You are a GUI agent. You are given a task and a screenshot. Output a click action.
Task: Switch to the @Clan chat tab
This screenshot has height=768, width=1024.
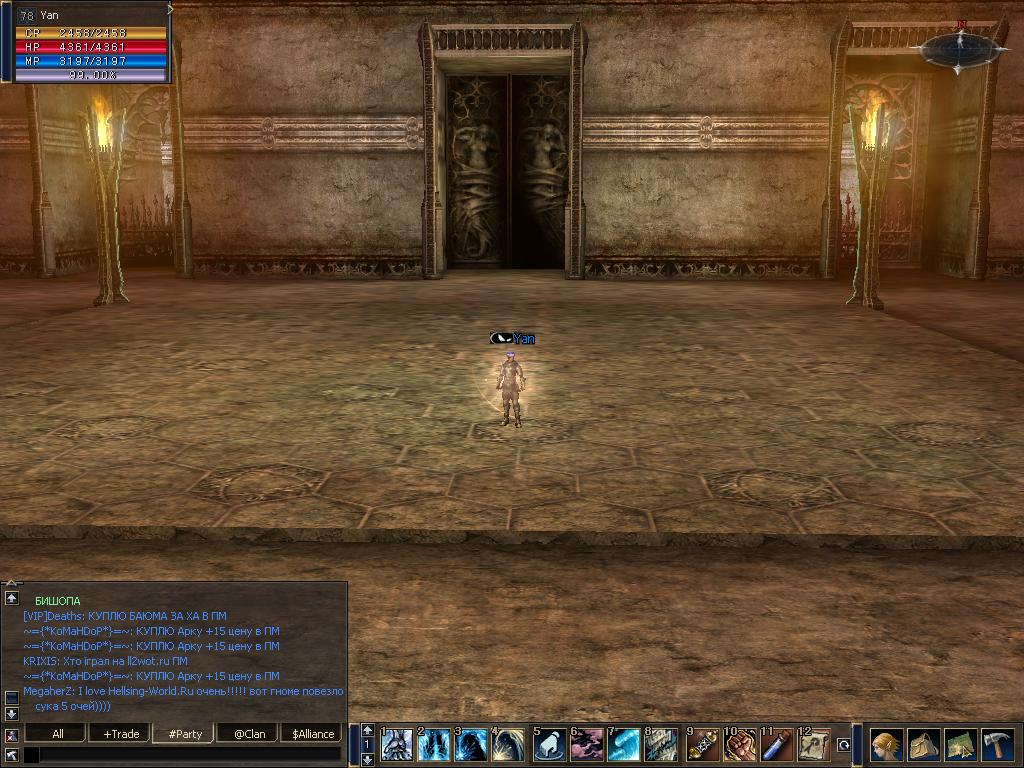[x=249, y=733]
